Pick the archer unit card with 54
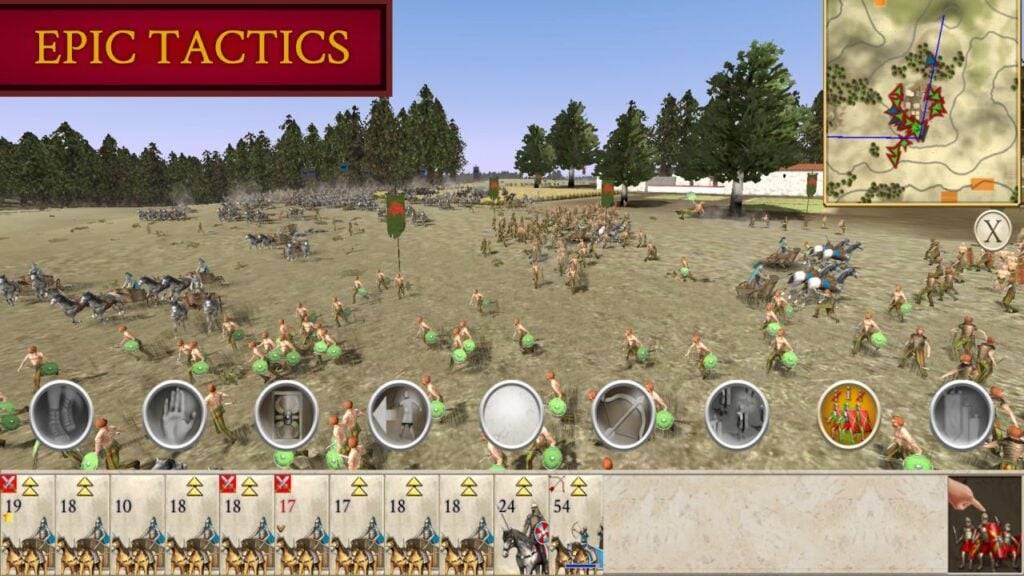Image resolution: width=1024 pixels, height=576 pixels. point(575,524)
